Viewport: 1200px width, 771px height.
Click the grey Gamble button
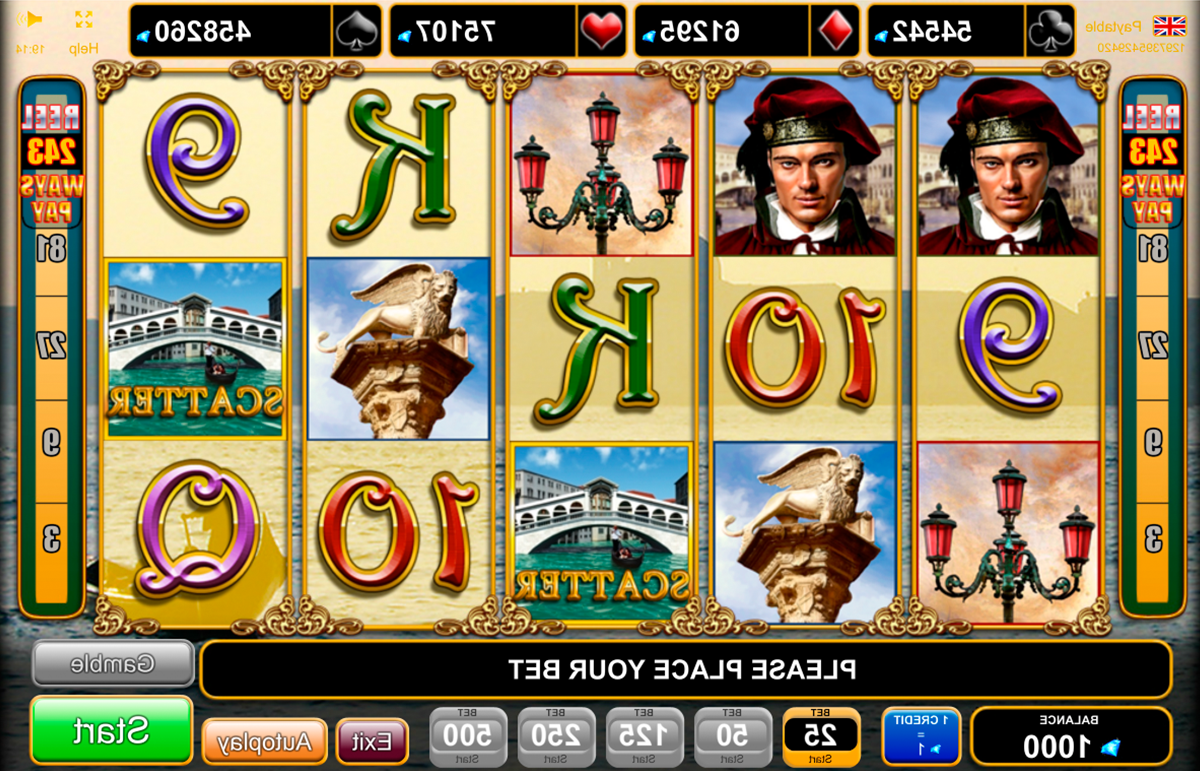tap(113, 663)
